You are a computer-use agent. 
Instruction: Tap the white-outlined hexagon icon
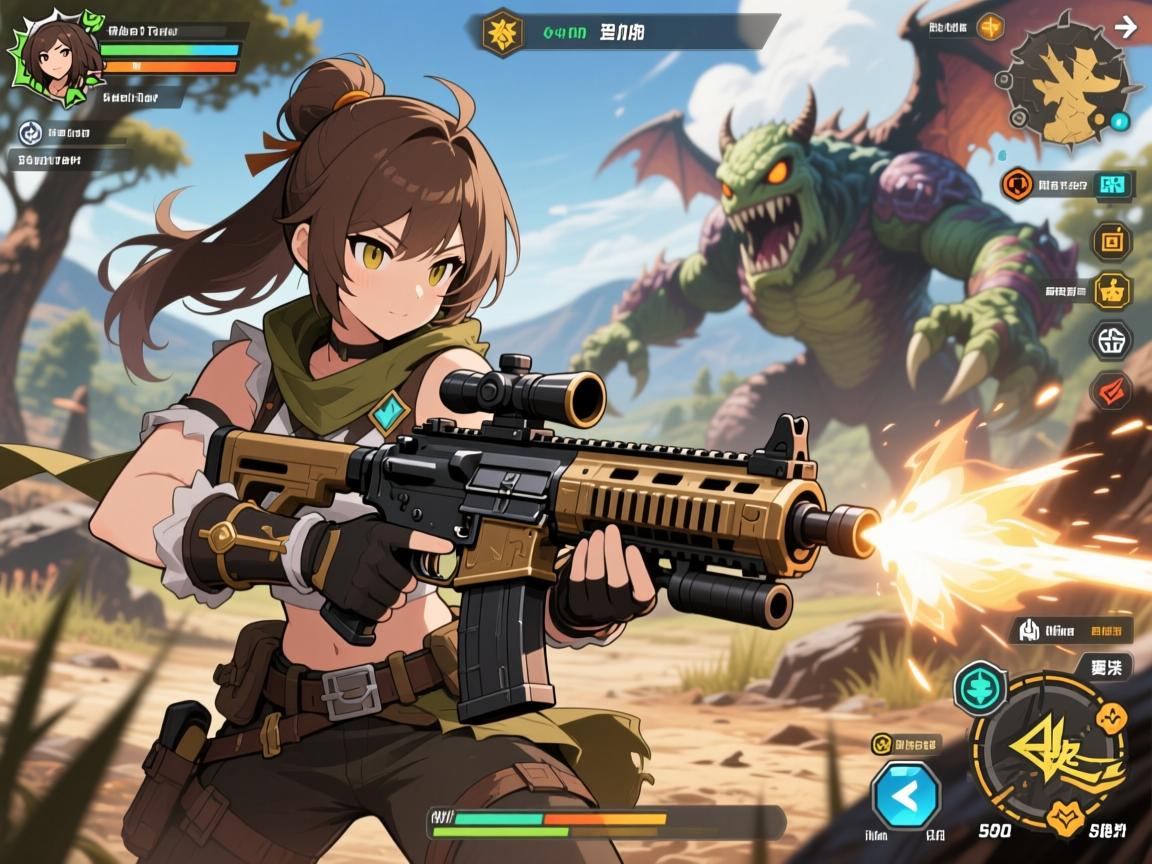(1111, 341)
